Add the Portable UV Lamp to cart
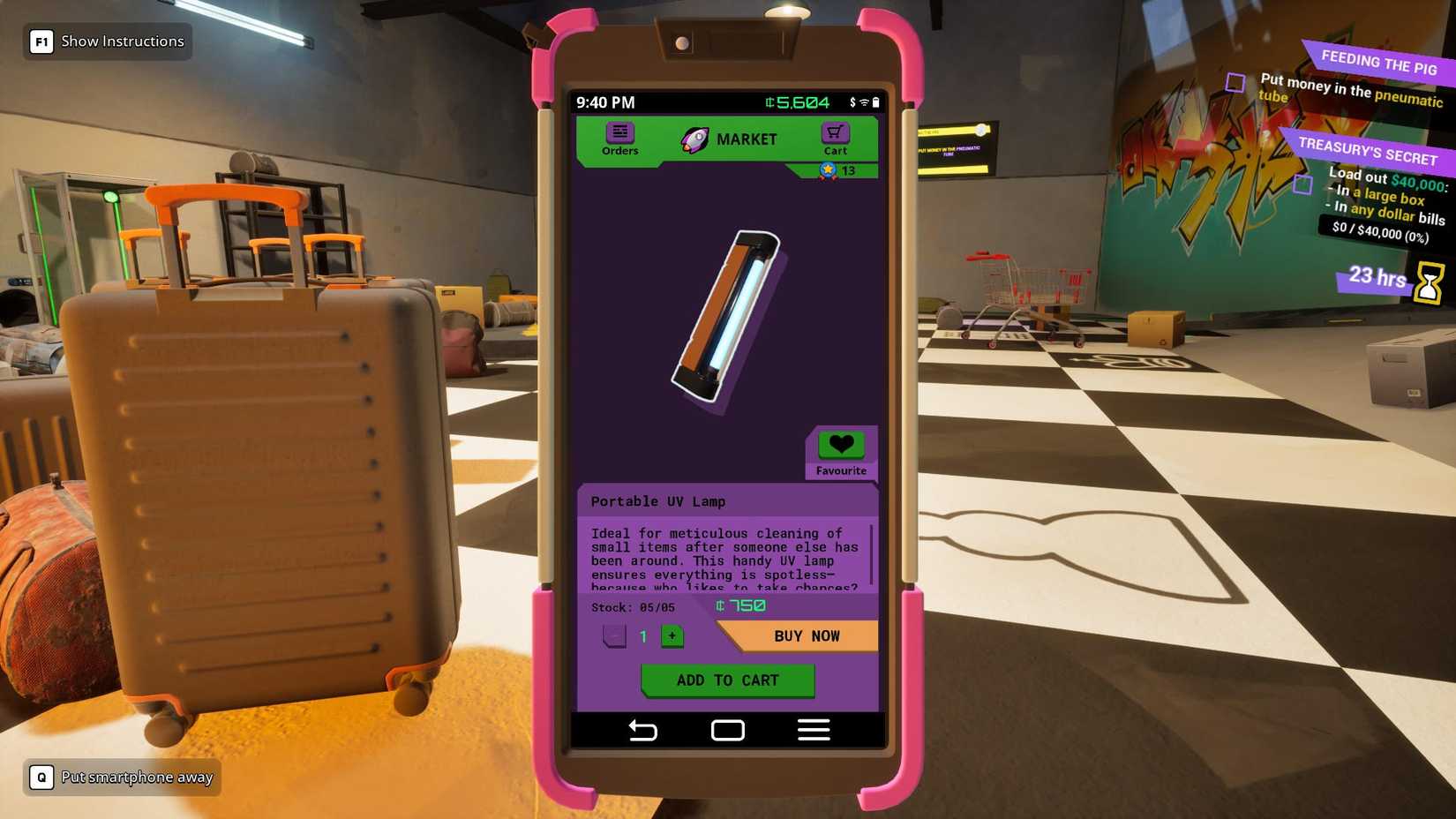This screenshot has width=1456, height=819. point(726,680)
